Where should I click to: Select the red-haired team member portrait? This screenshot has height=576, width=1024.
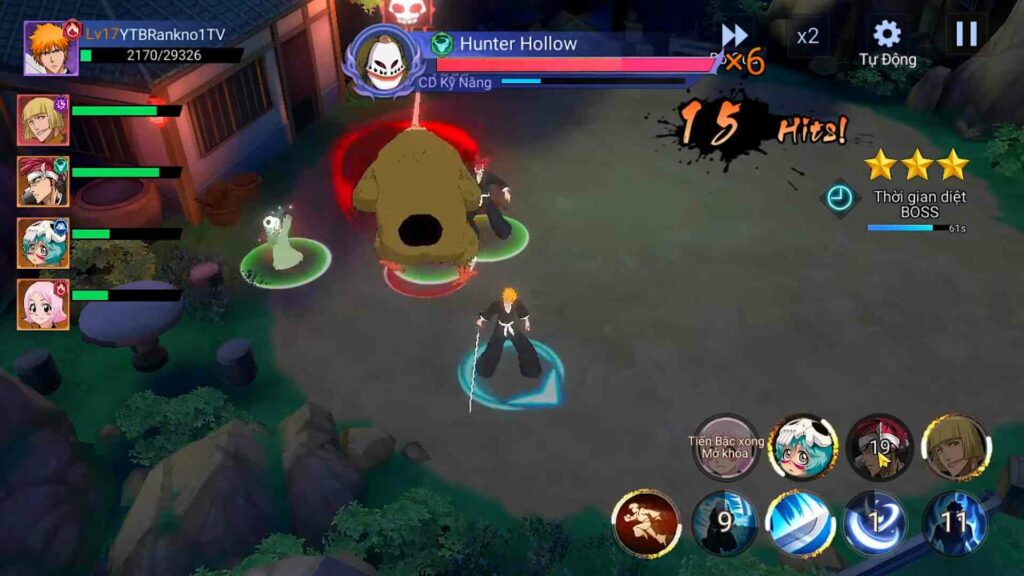(x=42, y=181)
